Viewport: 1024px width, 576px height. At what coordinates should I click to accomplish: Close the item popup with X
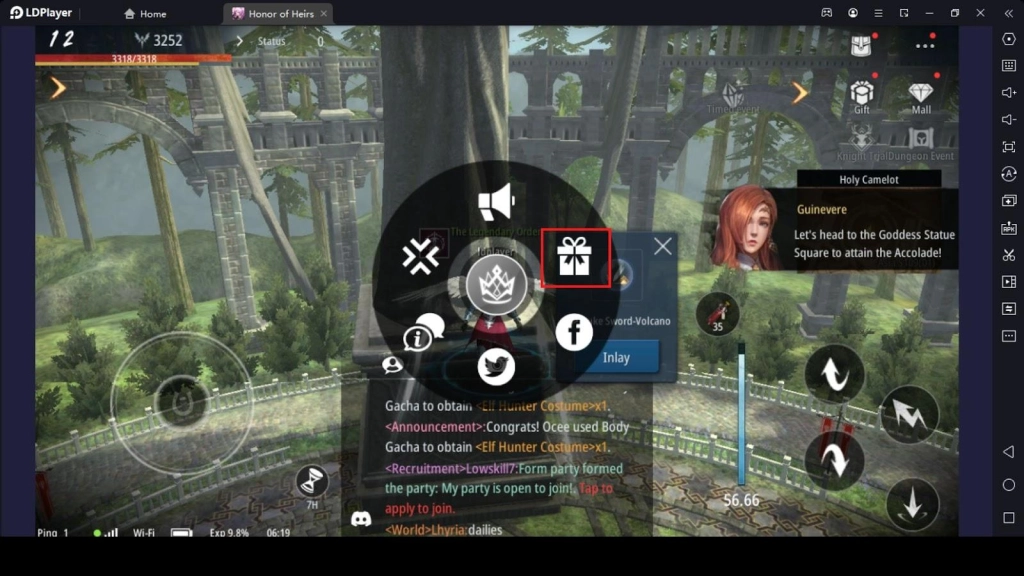click(663, 246)
